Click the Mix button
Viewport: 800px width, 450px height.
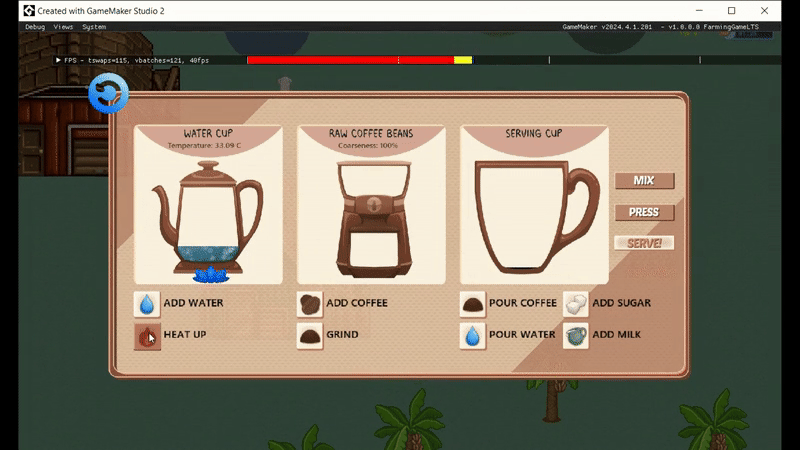click(644, 181)
